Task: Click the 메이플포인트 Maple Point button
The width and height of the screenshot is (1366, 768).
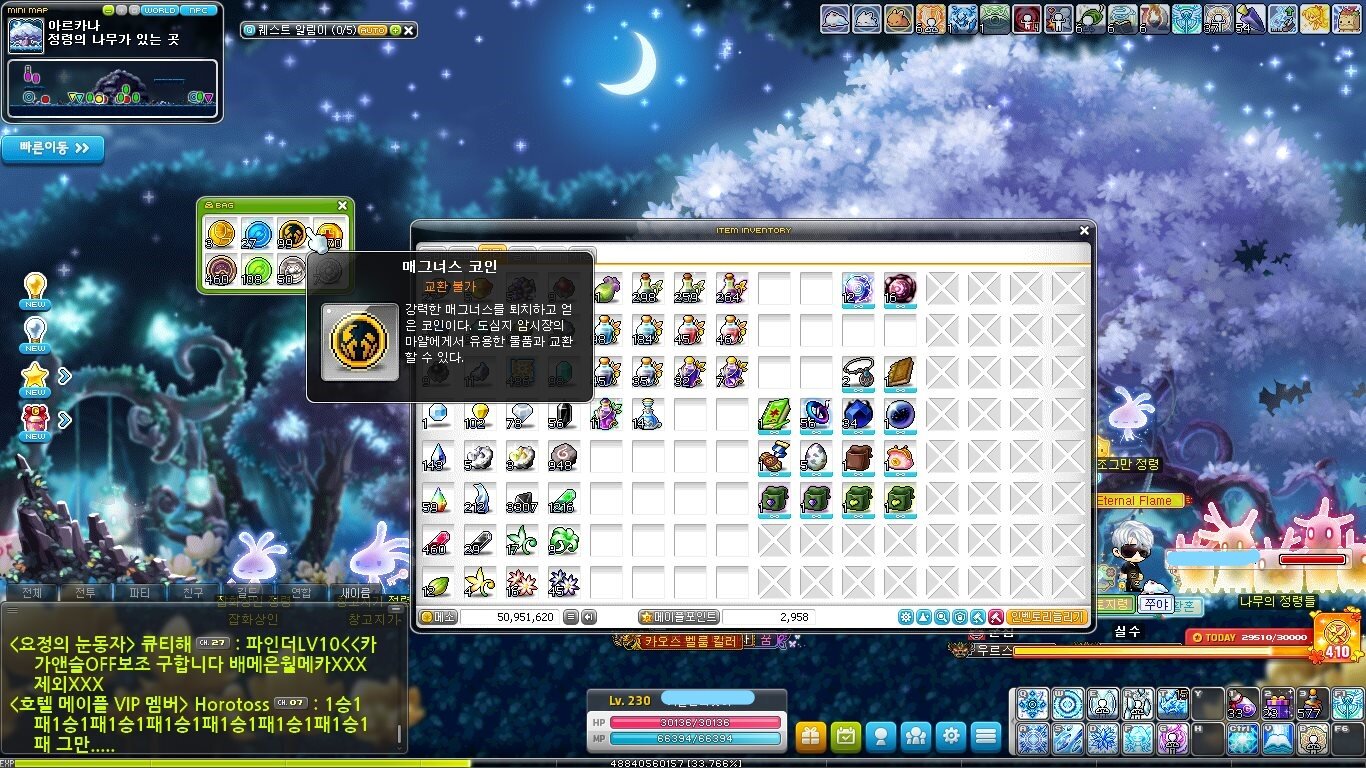Action: [680, 617]
